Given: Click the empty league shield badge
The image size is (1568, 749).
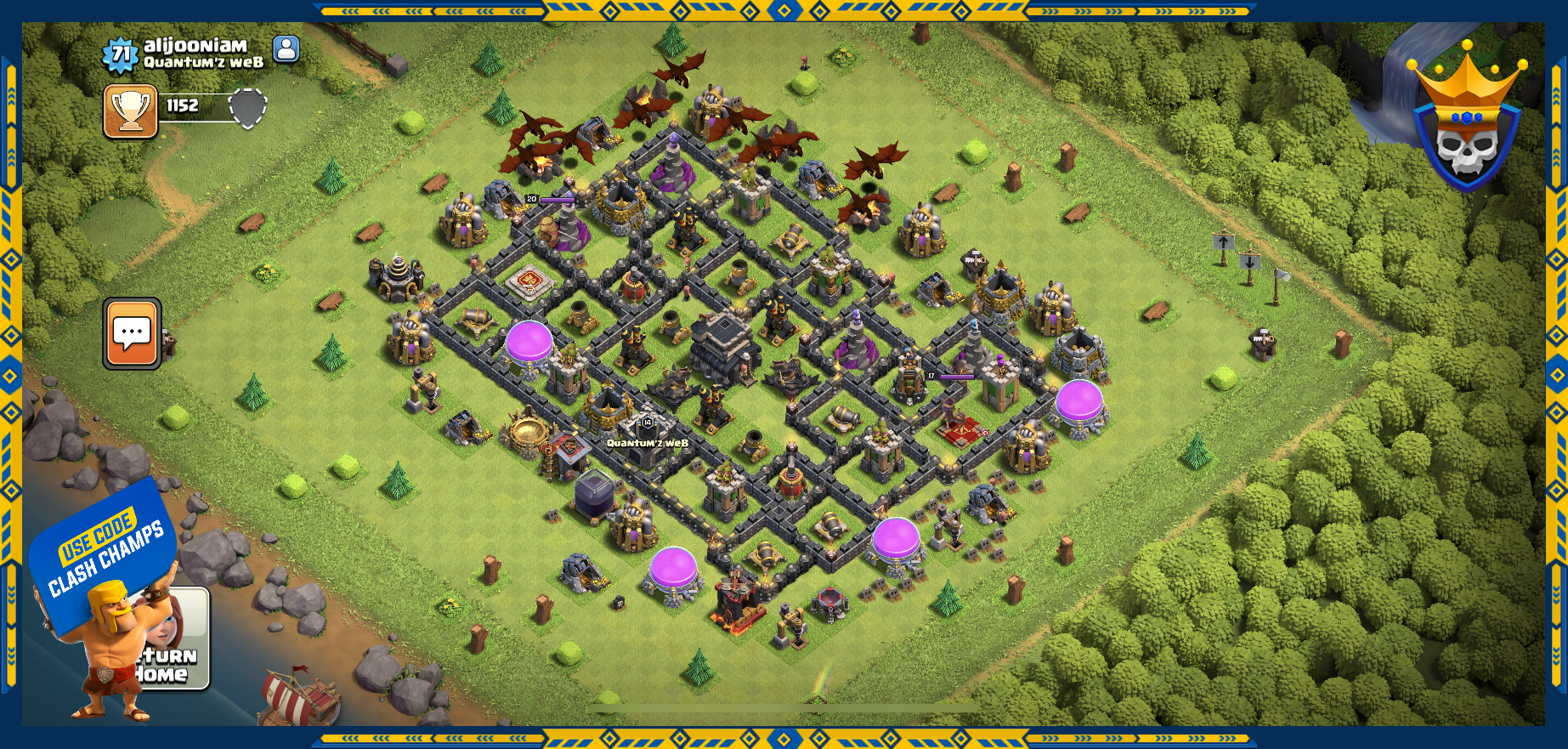Looking at the screenshot, I should tap(248, 108).
